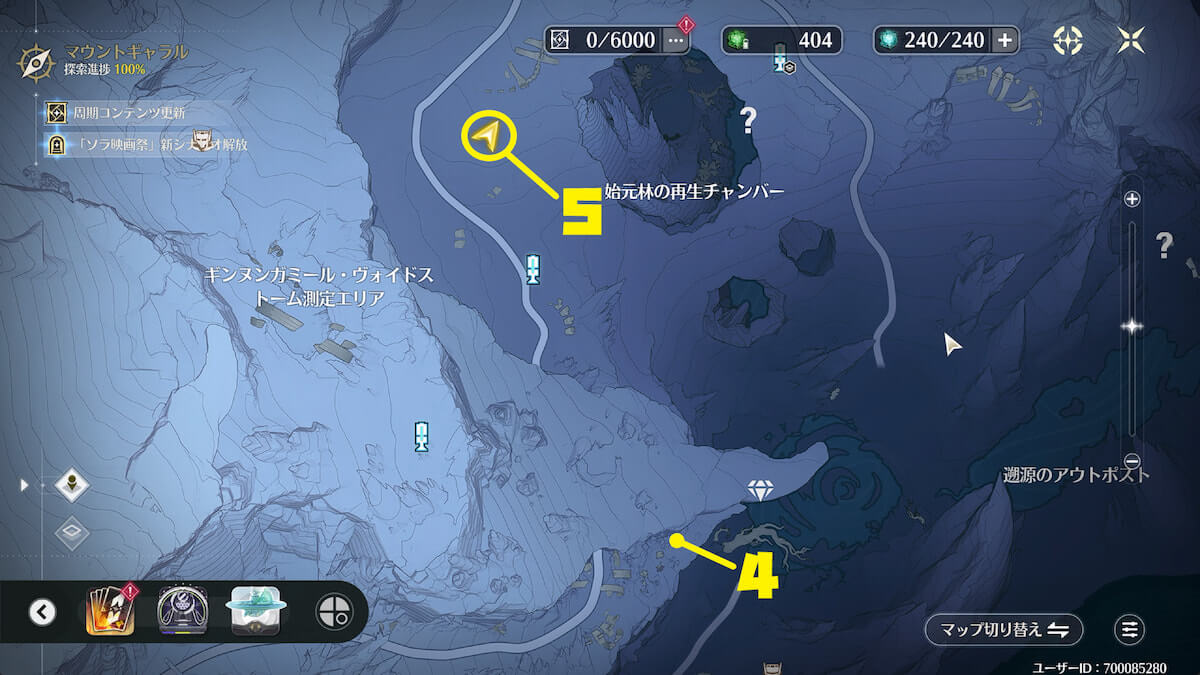This screenshot has height=675, width=1200.
Task: Go back with the bottom-left arrow button
Action: [x=42, y=611]
